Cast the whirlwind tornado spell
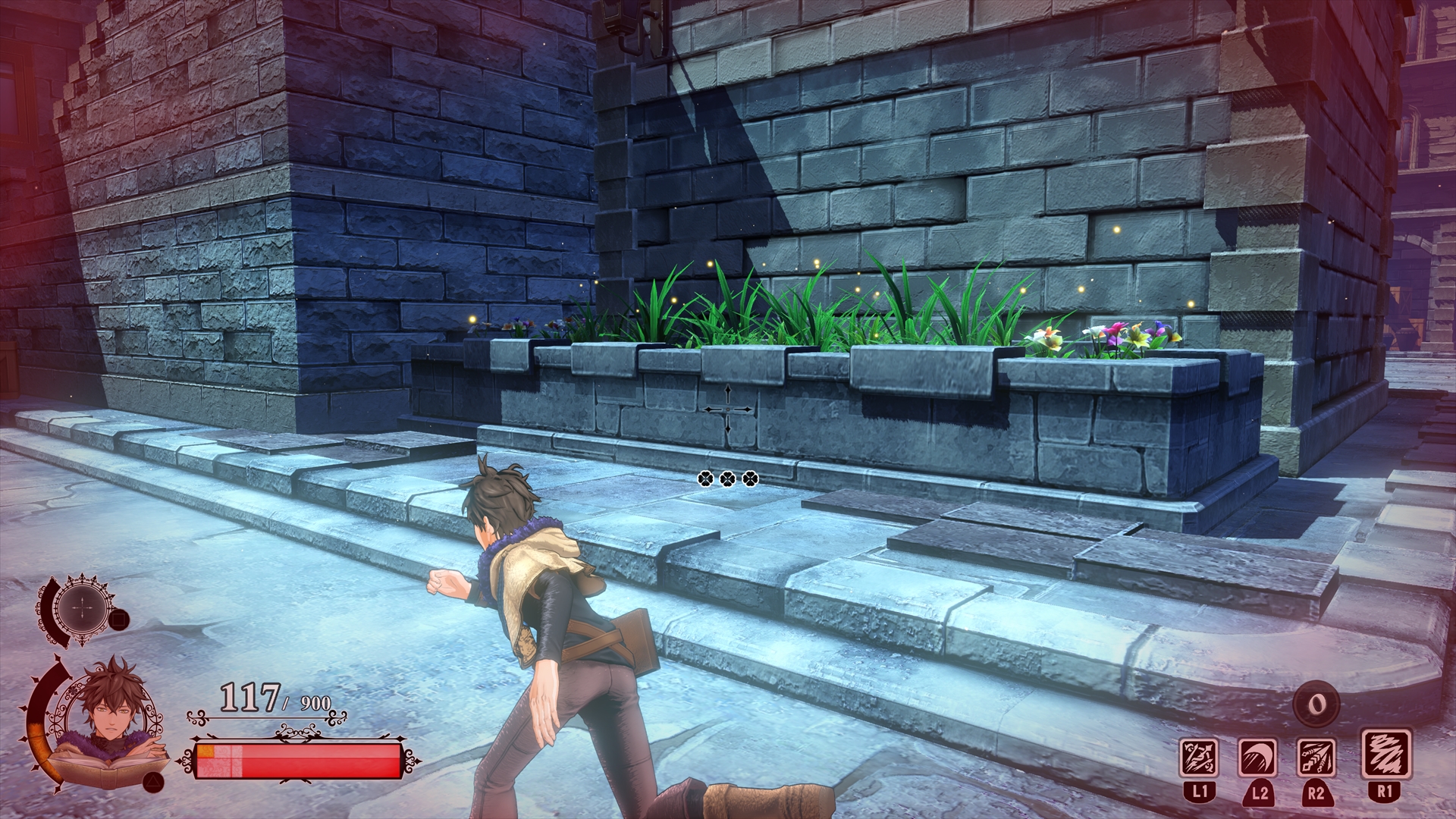 click(x=1385, y=755)
